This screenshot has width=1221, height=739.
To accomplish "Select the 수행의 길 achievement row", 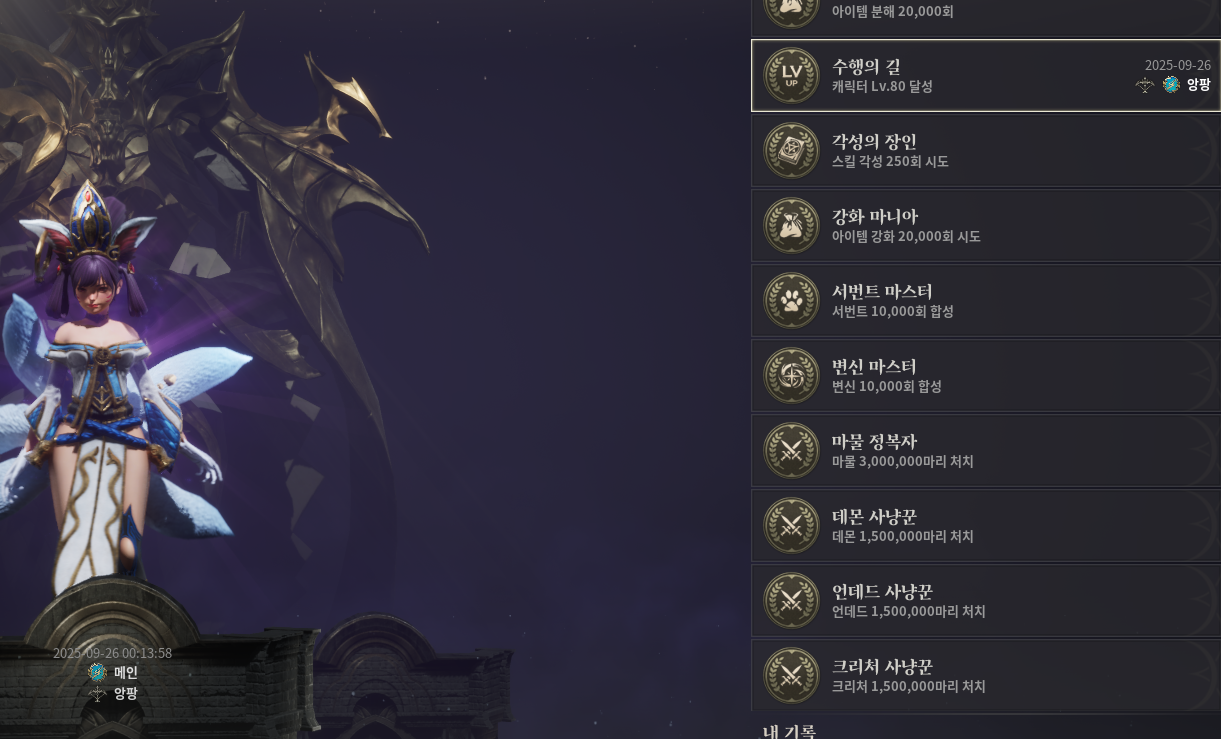I will click(x=985, y=76).
